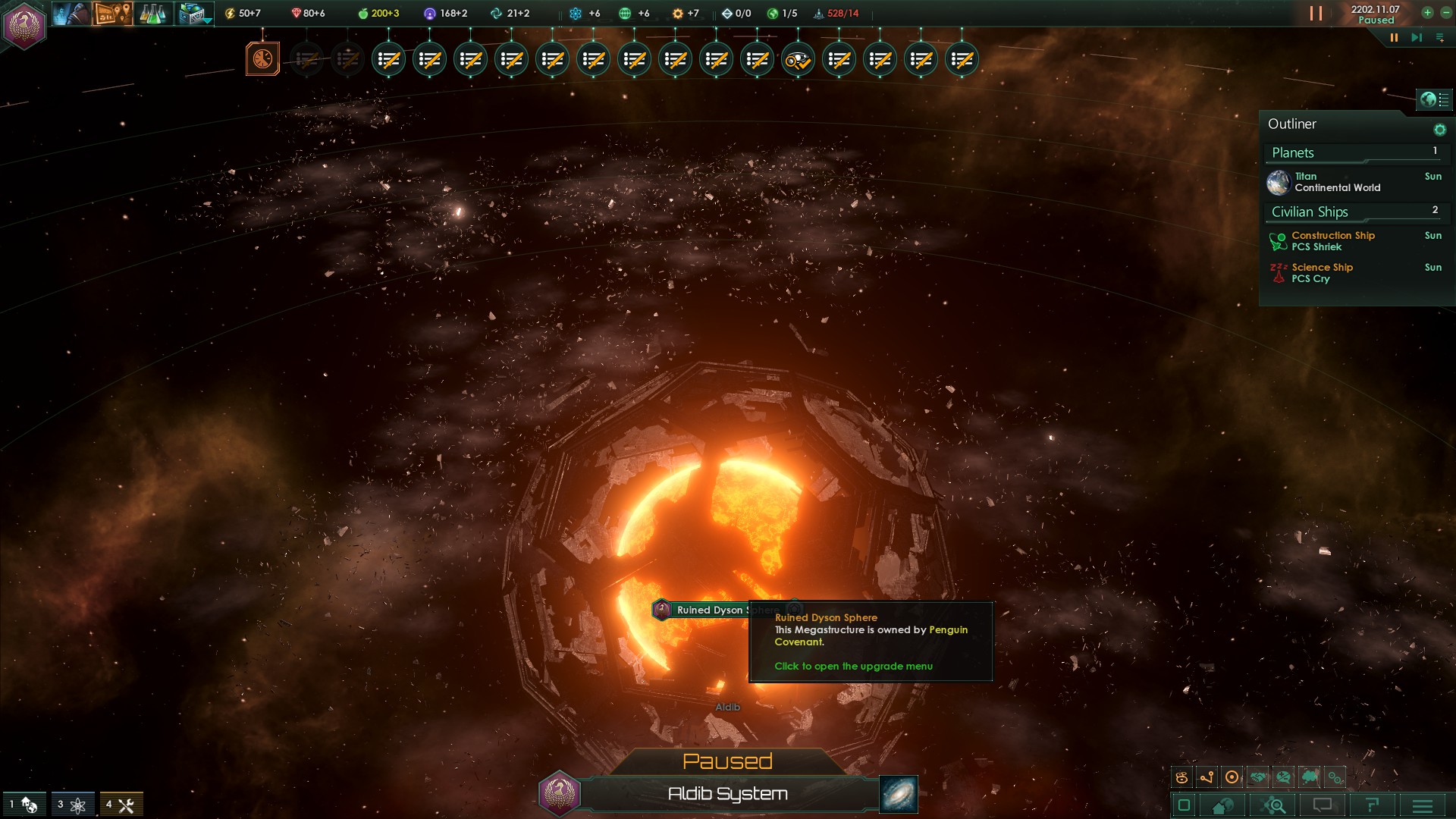The width and height of the screenshot is (1456, 819).
Task: Open the Outliner settings gear
Action: 1439,130
